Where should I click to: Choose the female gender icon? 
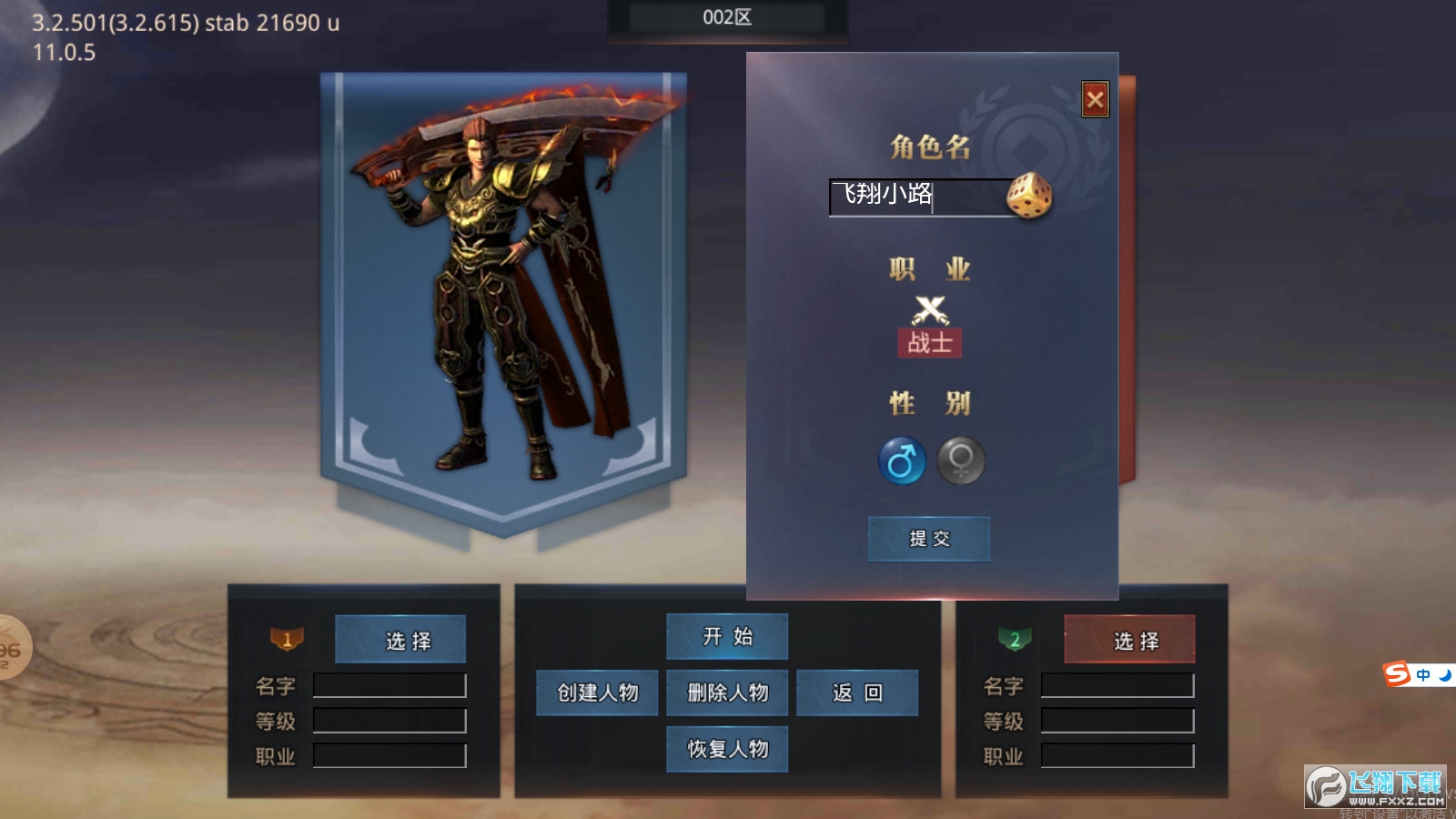point(961,460)
